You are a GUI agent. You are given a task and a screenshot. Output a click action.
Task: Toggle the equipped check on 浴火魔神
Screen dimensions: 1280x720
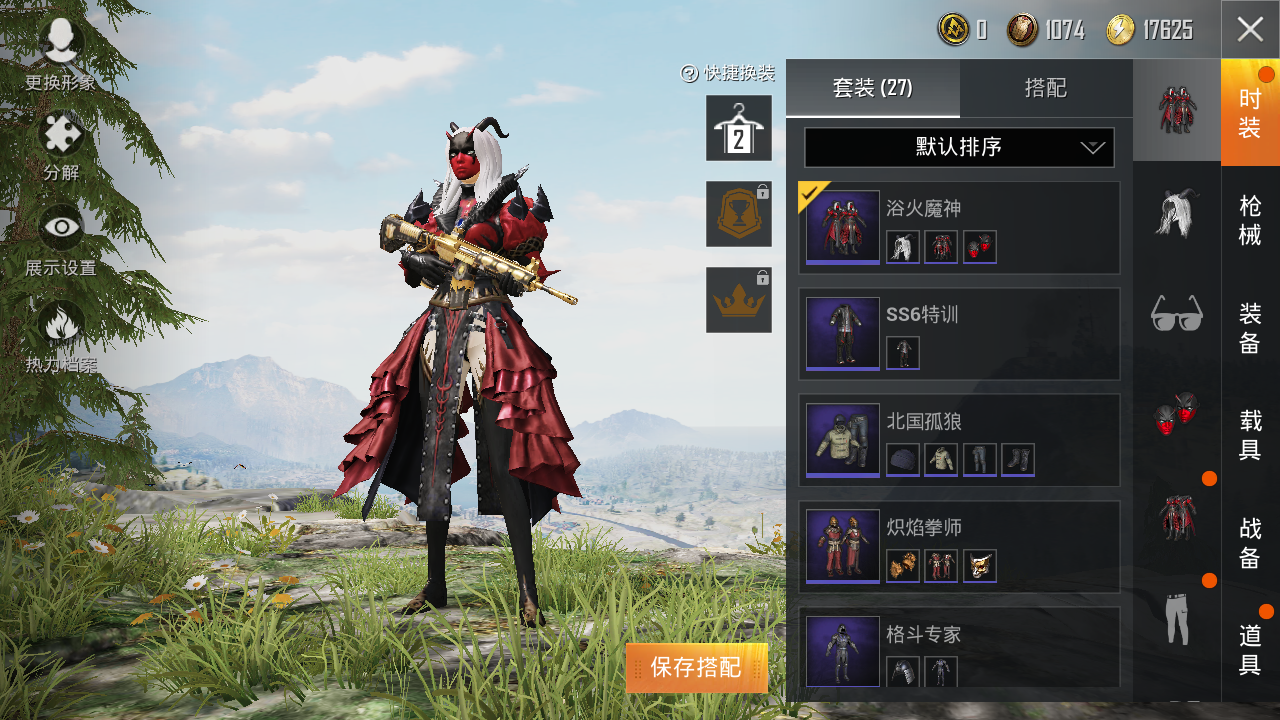(x=812, y=193)
